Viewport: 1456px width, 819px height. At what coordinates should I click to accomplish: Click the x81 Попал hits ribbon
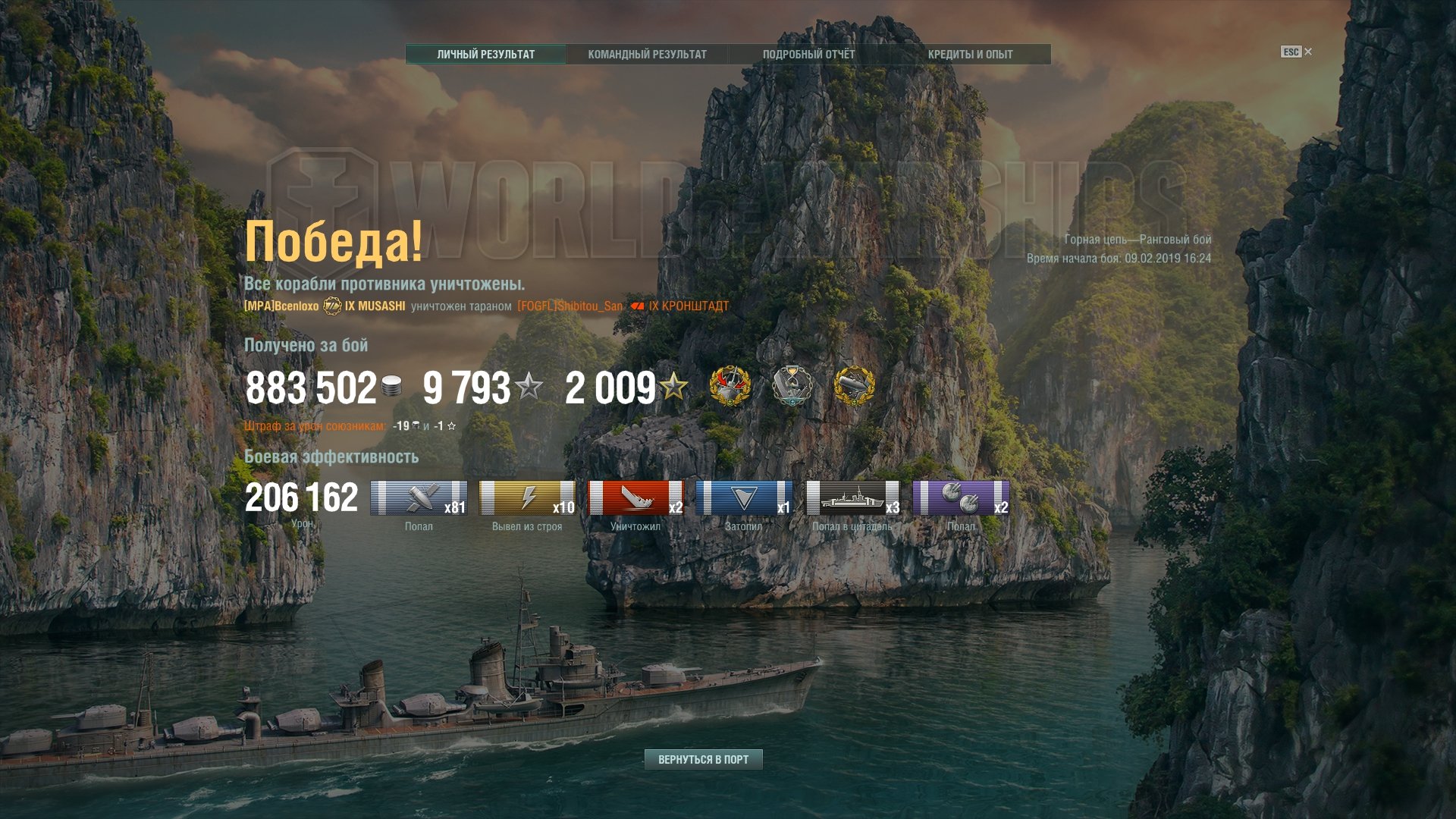[x=419, y=498]
